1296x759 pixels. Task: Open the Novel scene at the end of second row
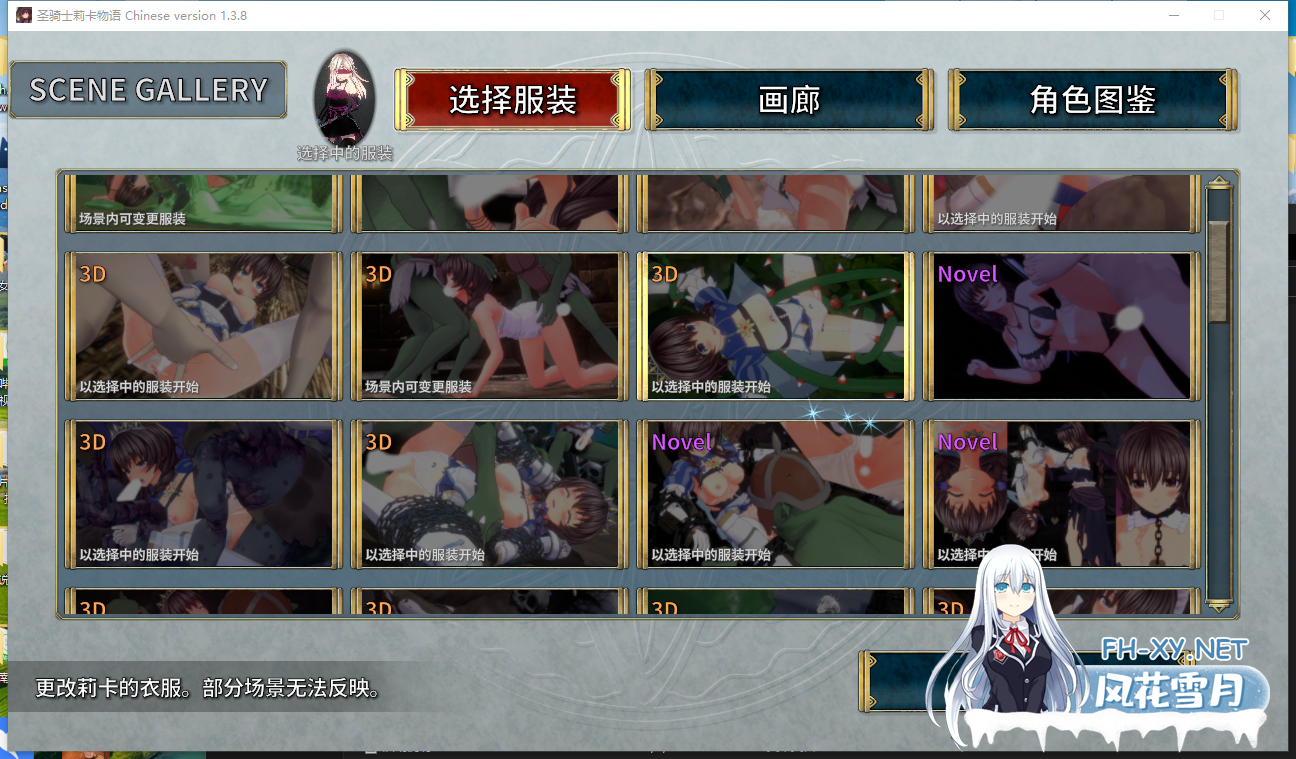tap(1062, 326)
